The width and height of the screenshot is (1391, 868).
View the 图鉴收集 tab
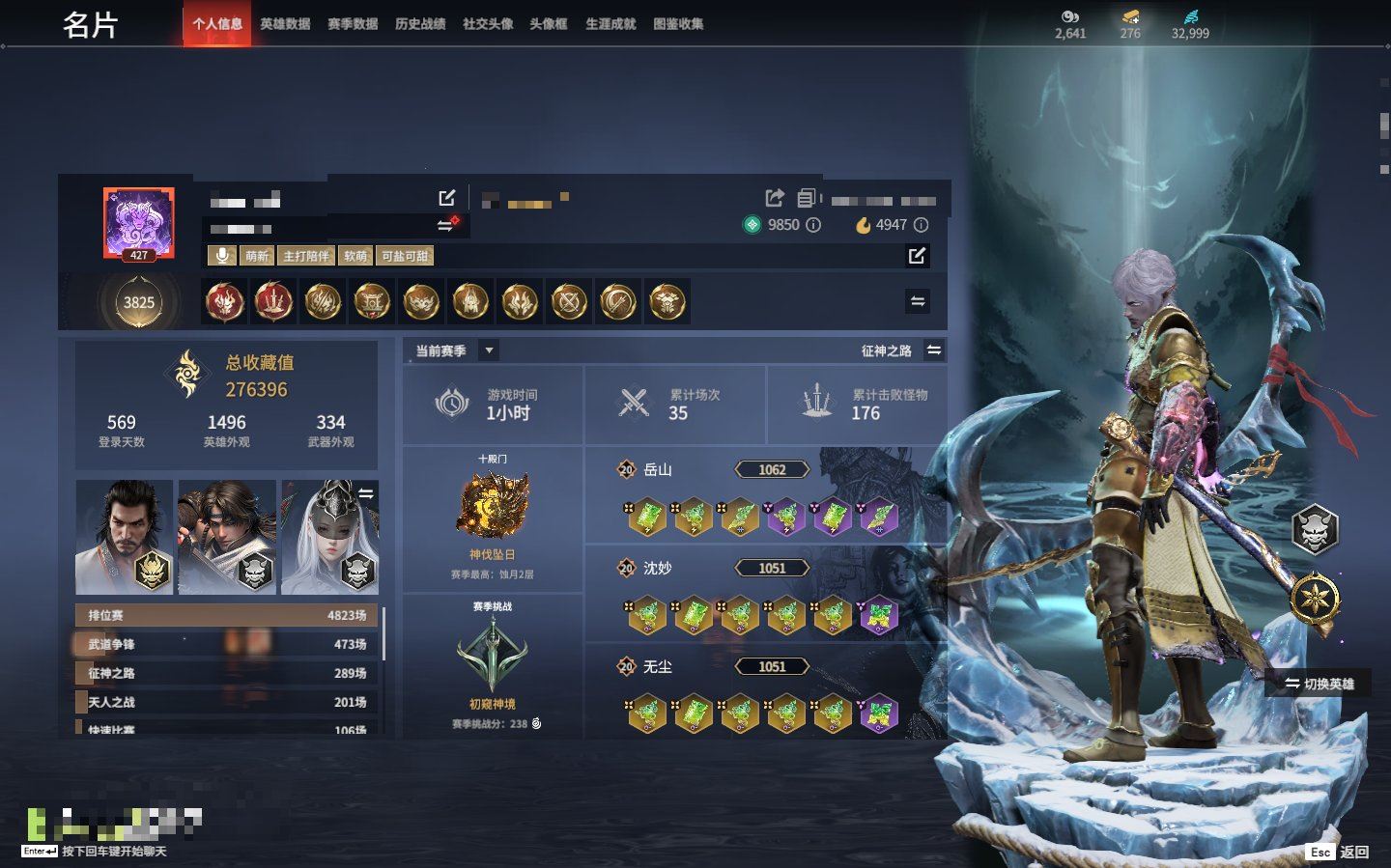pos(678,24)
